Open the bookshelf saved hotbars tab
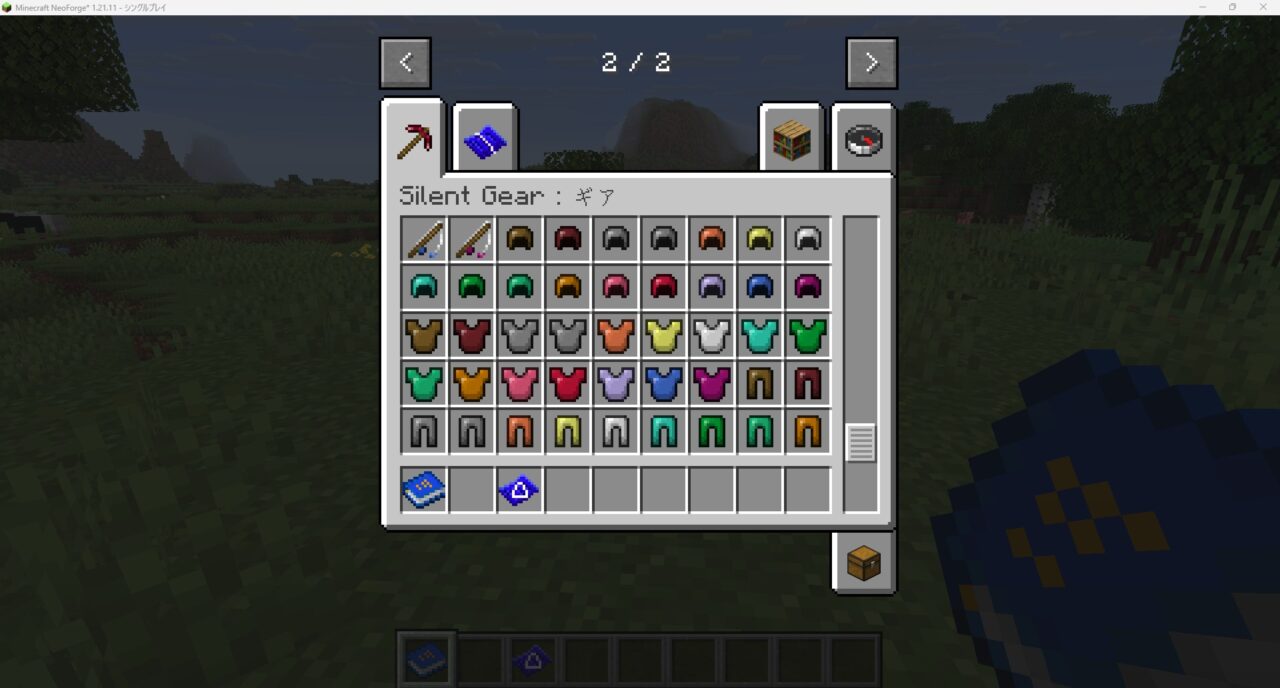 790,140
